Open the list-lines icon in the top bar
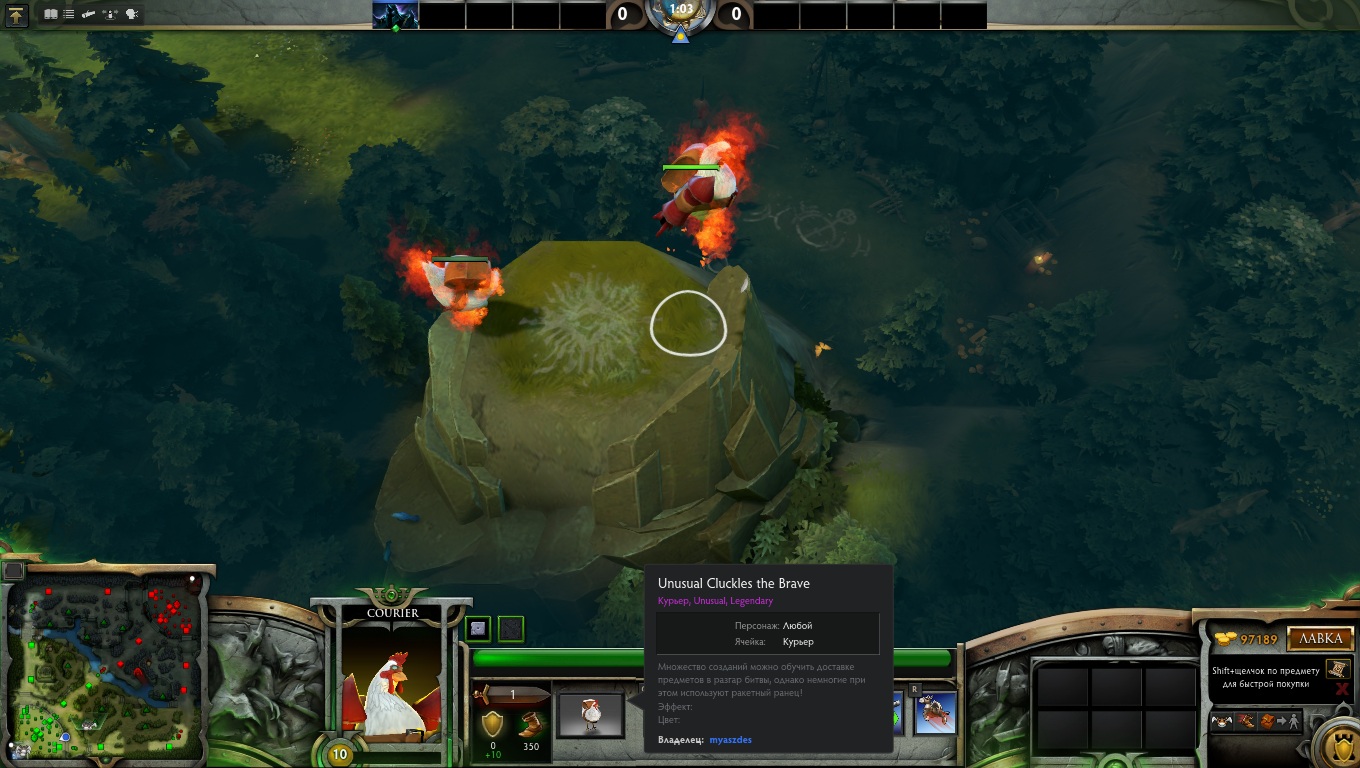1360x768 pixels. 69,15
